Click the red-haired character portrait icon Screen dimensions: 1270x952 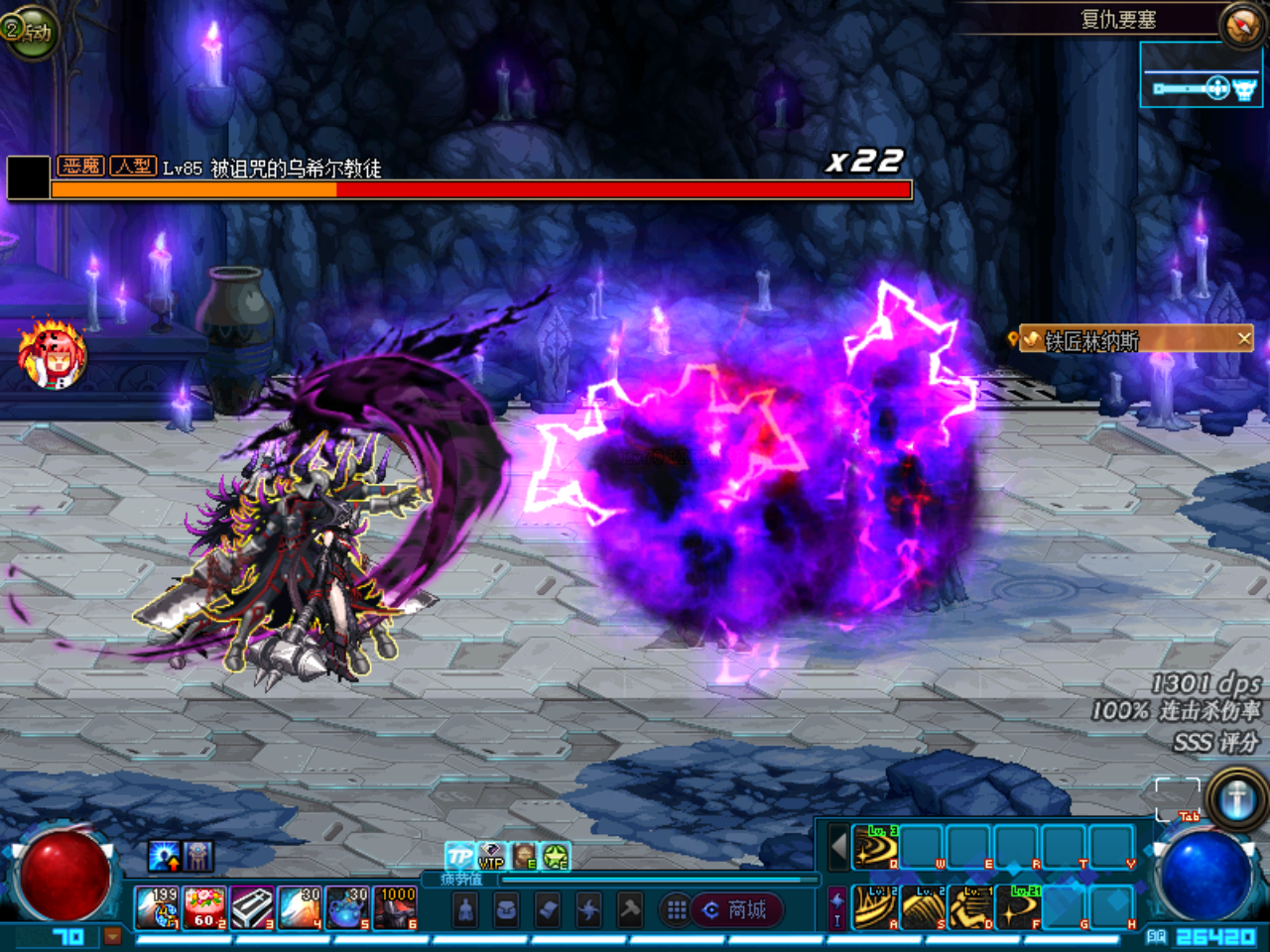tap(52, 354)
